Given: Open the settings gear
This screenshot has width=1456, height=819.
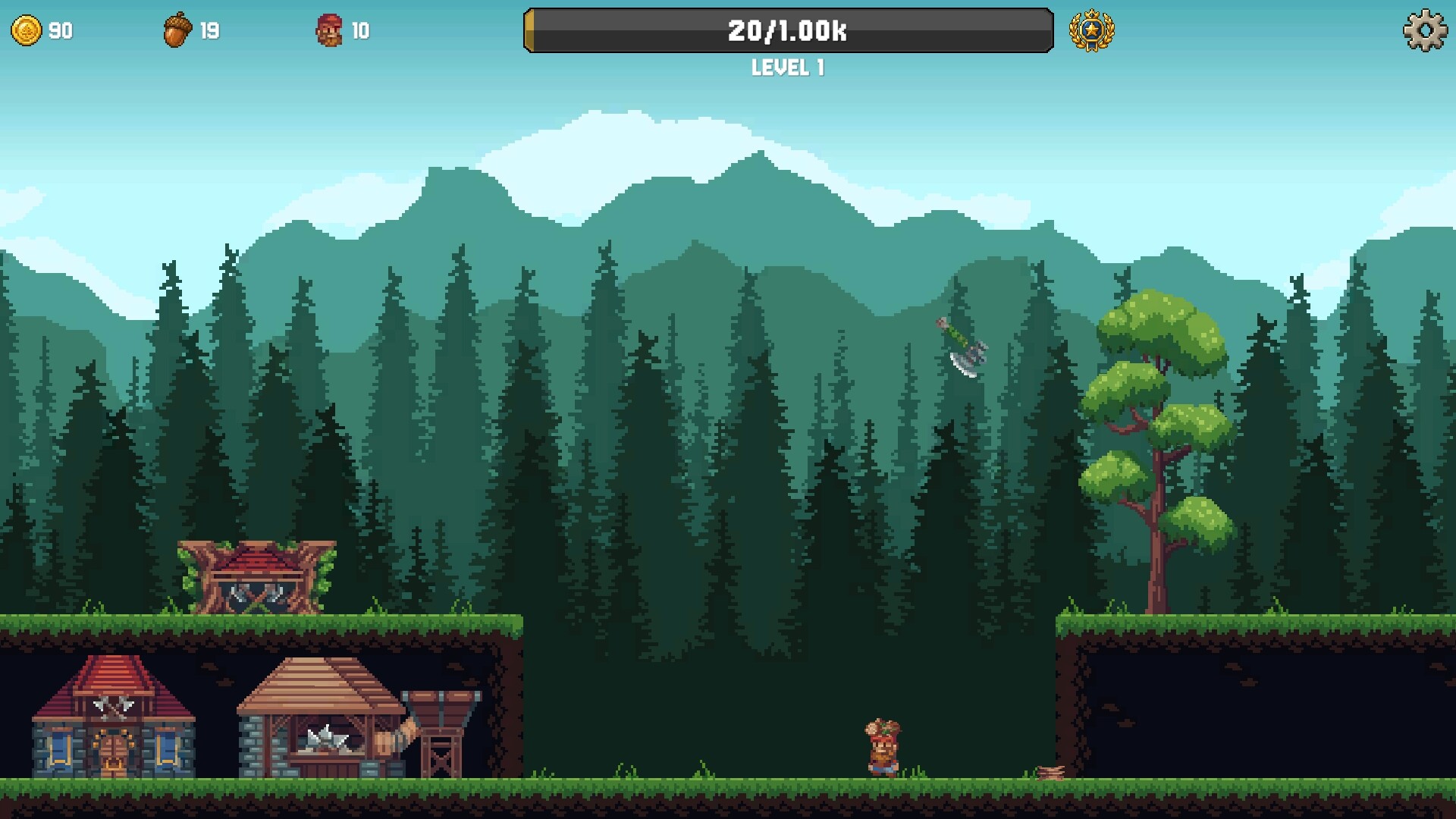Looking at the screenshot, I should pyautogui.click(x=1425, y=31).
